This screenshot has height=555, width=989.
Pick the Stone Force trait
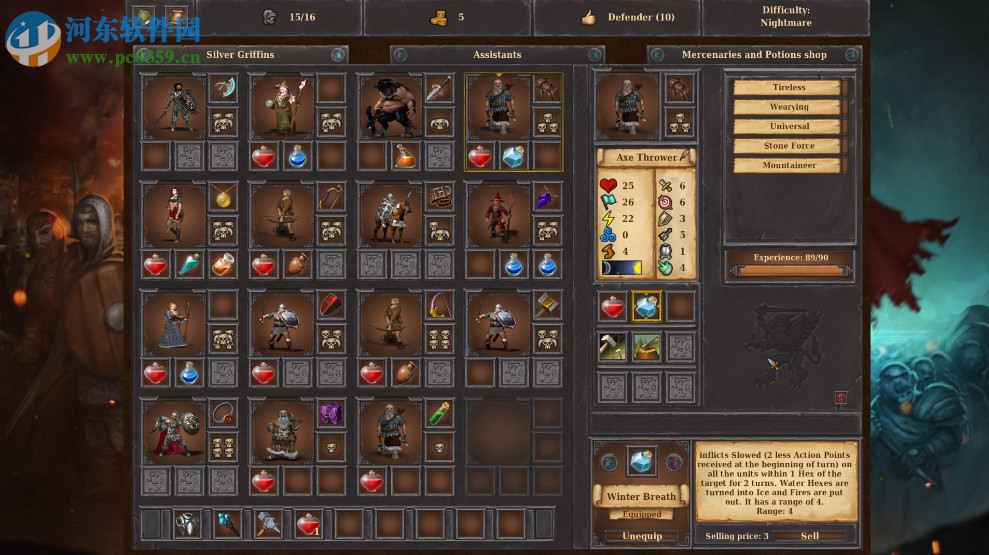[789, 146]
